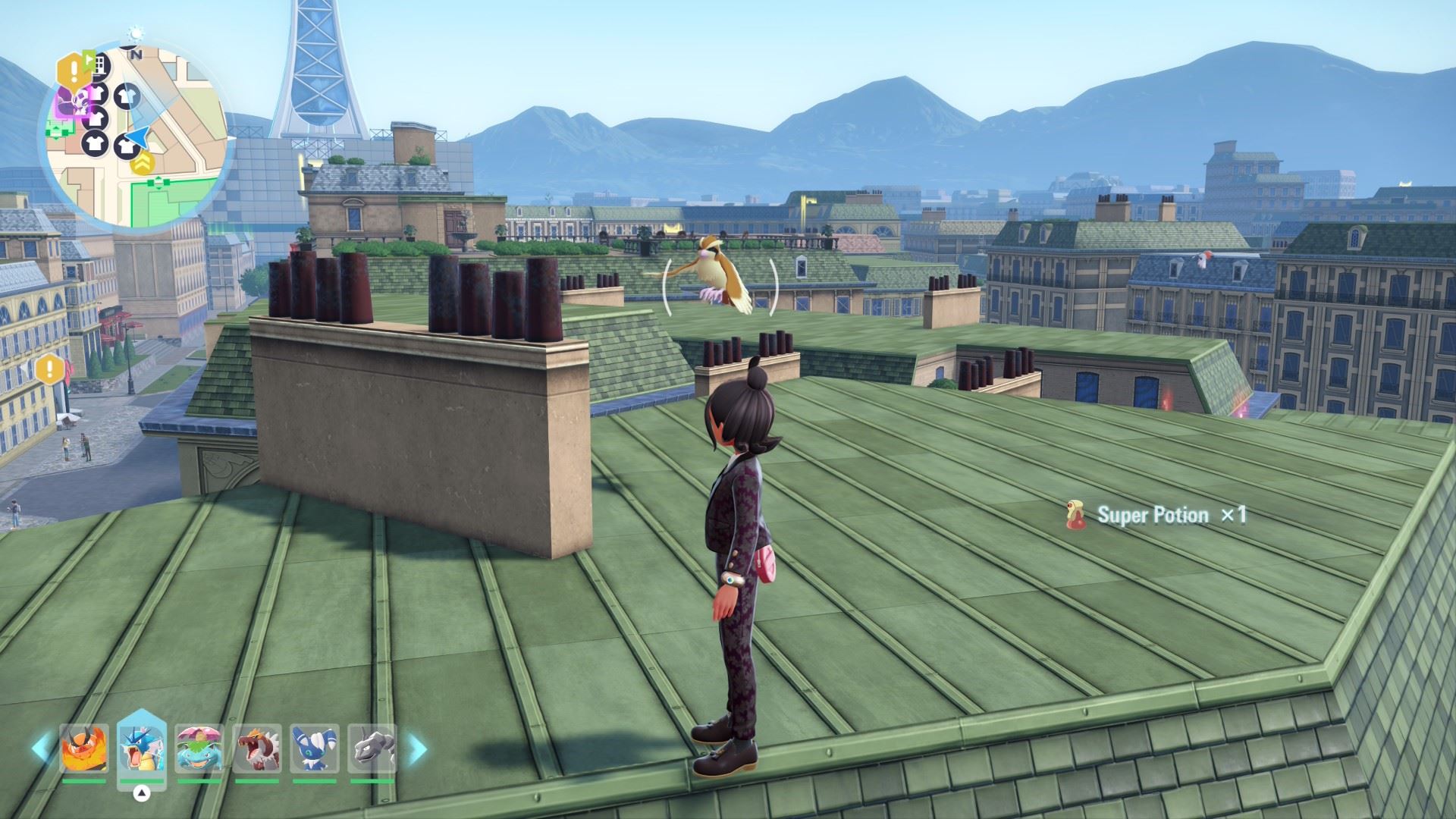This screenshot has width=1456, height=819.
Task: Select Emboar in the party bar
Action: [x=84, y=748]
